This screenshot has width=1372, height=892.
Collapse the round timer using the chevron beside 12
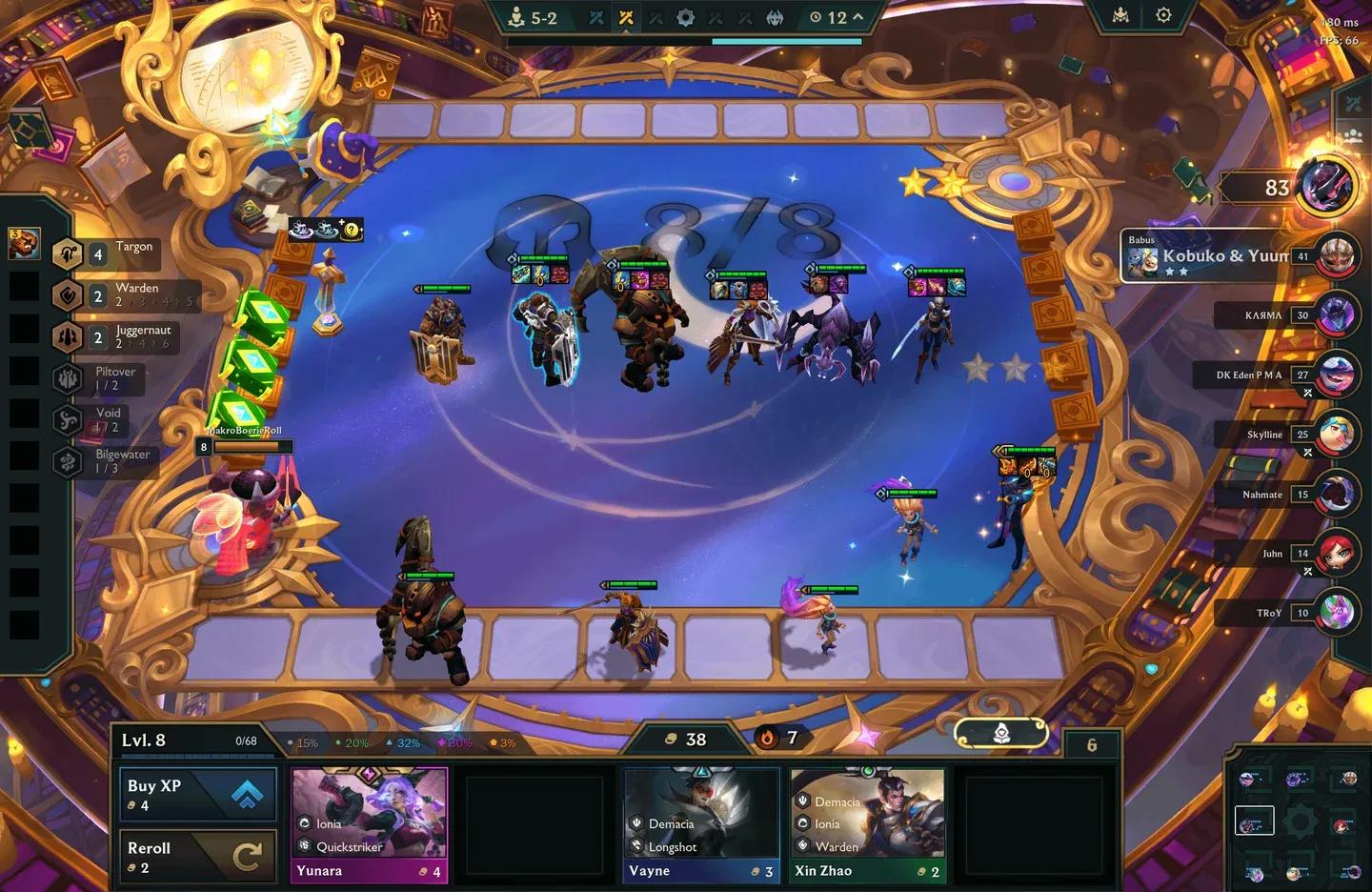tap(856, 16)
